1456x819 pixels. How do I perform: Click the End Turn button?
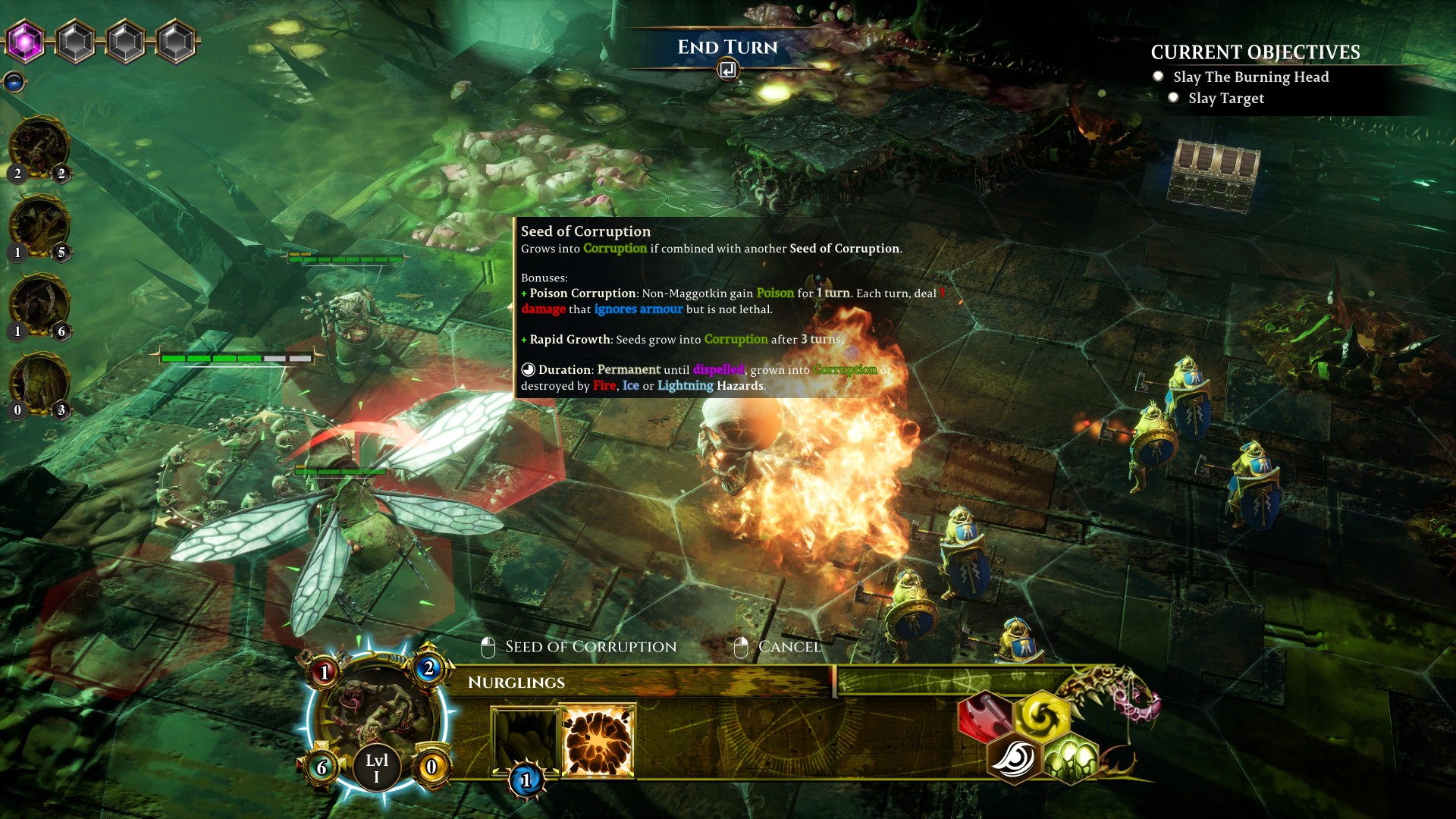click(727, 48)
